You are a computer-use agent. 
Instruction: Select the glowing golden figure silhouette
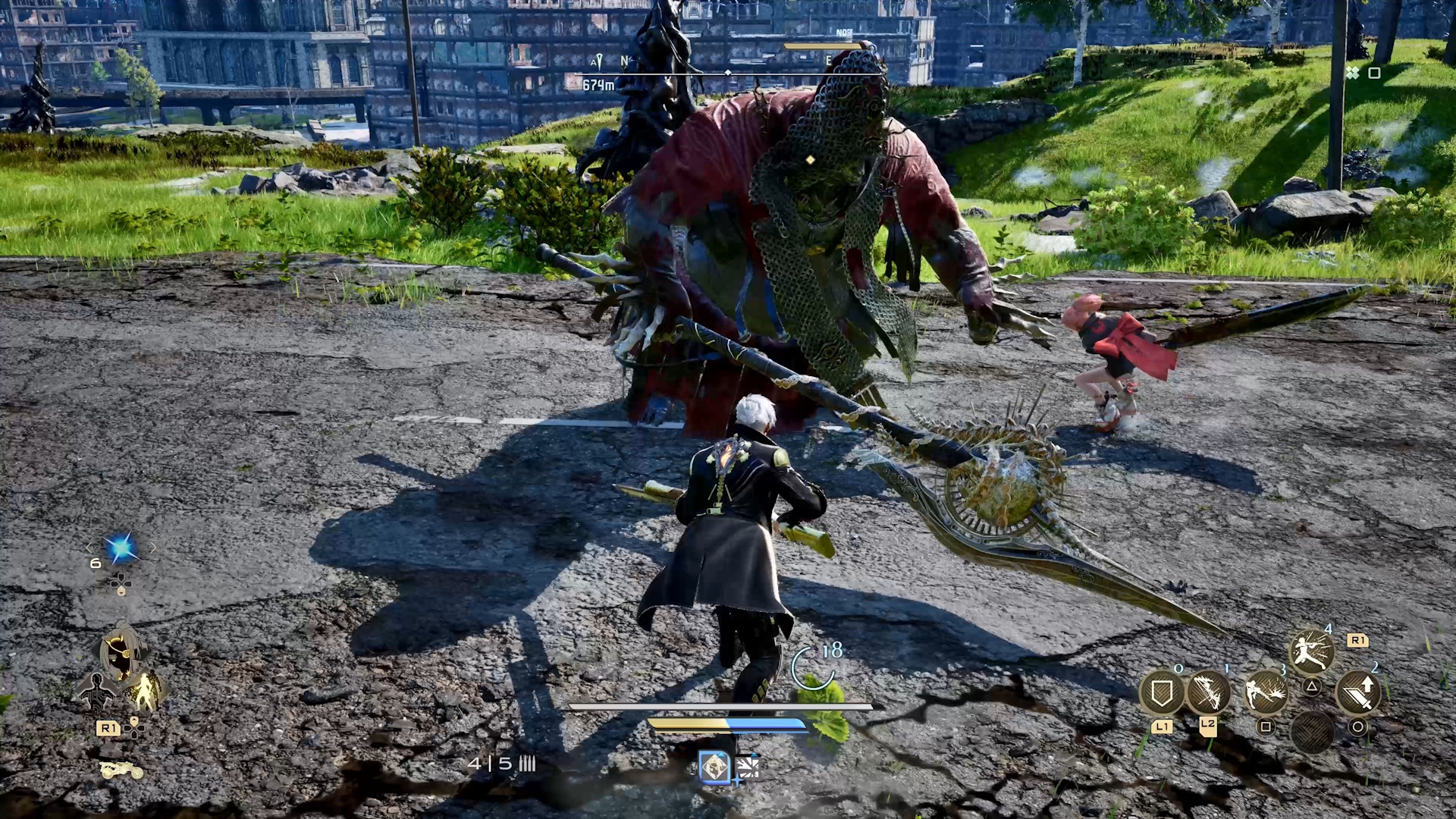(x=144, y=690)
